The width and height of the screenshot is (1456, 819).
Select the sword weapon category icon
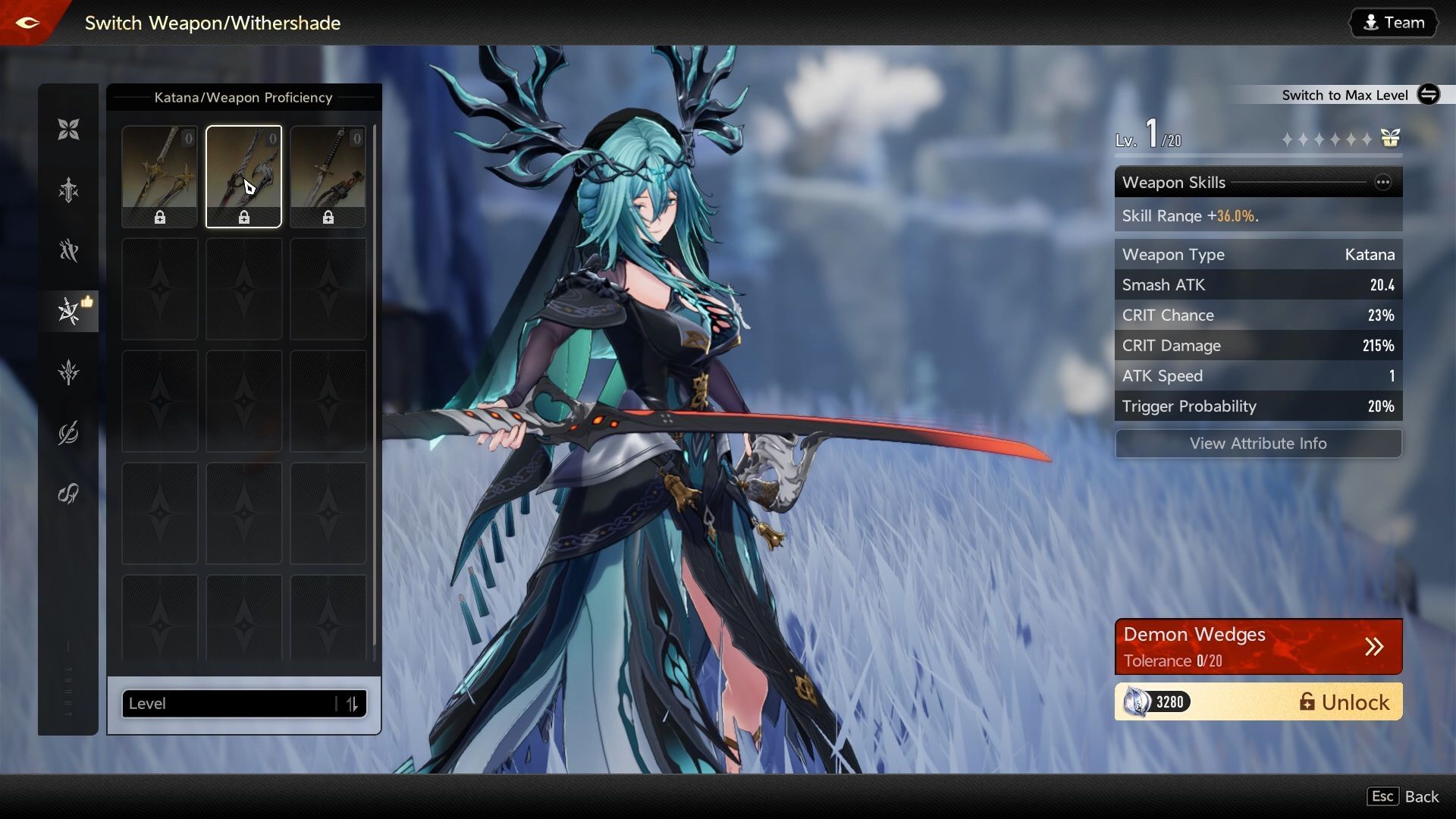coord(68,190)
